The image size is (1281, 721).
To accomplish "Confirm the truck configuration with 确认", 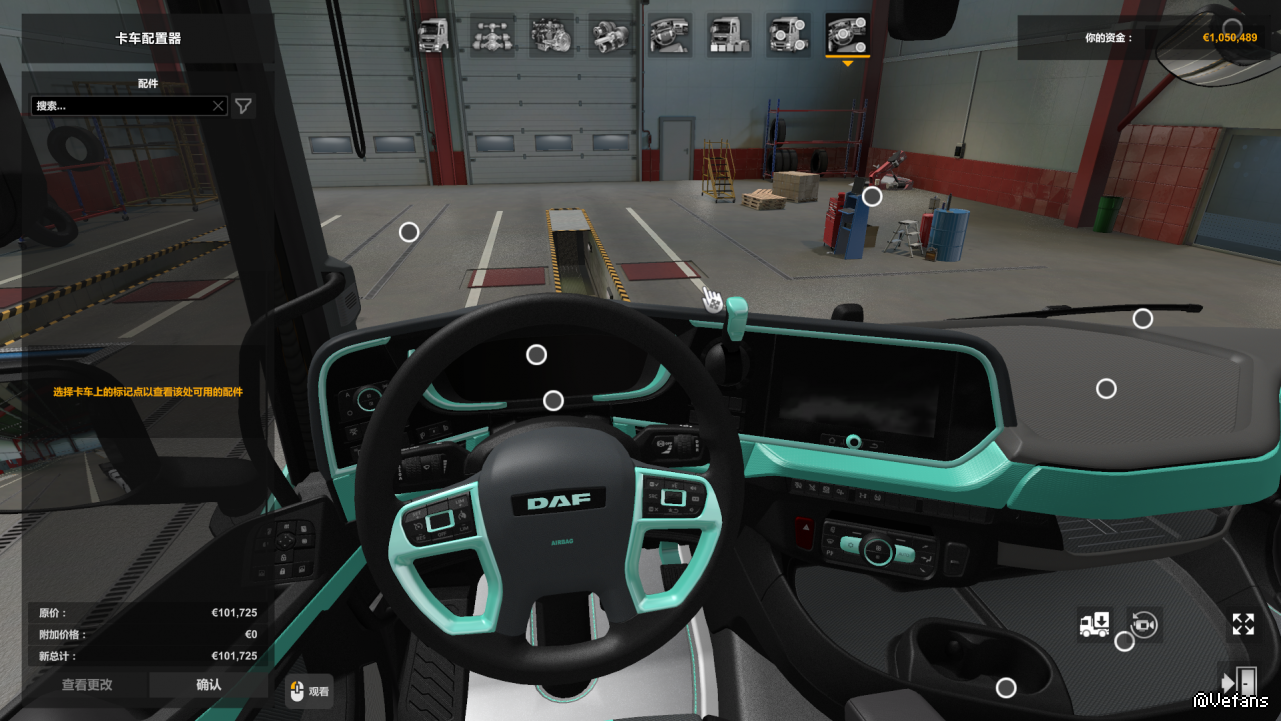I will click(x=208, y=685).
